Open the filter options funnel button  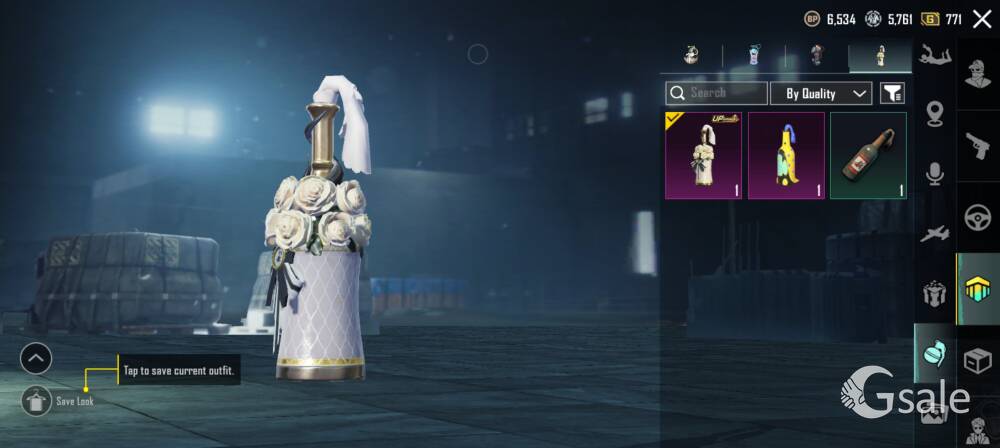892,93
